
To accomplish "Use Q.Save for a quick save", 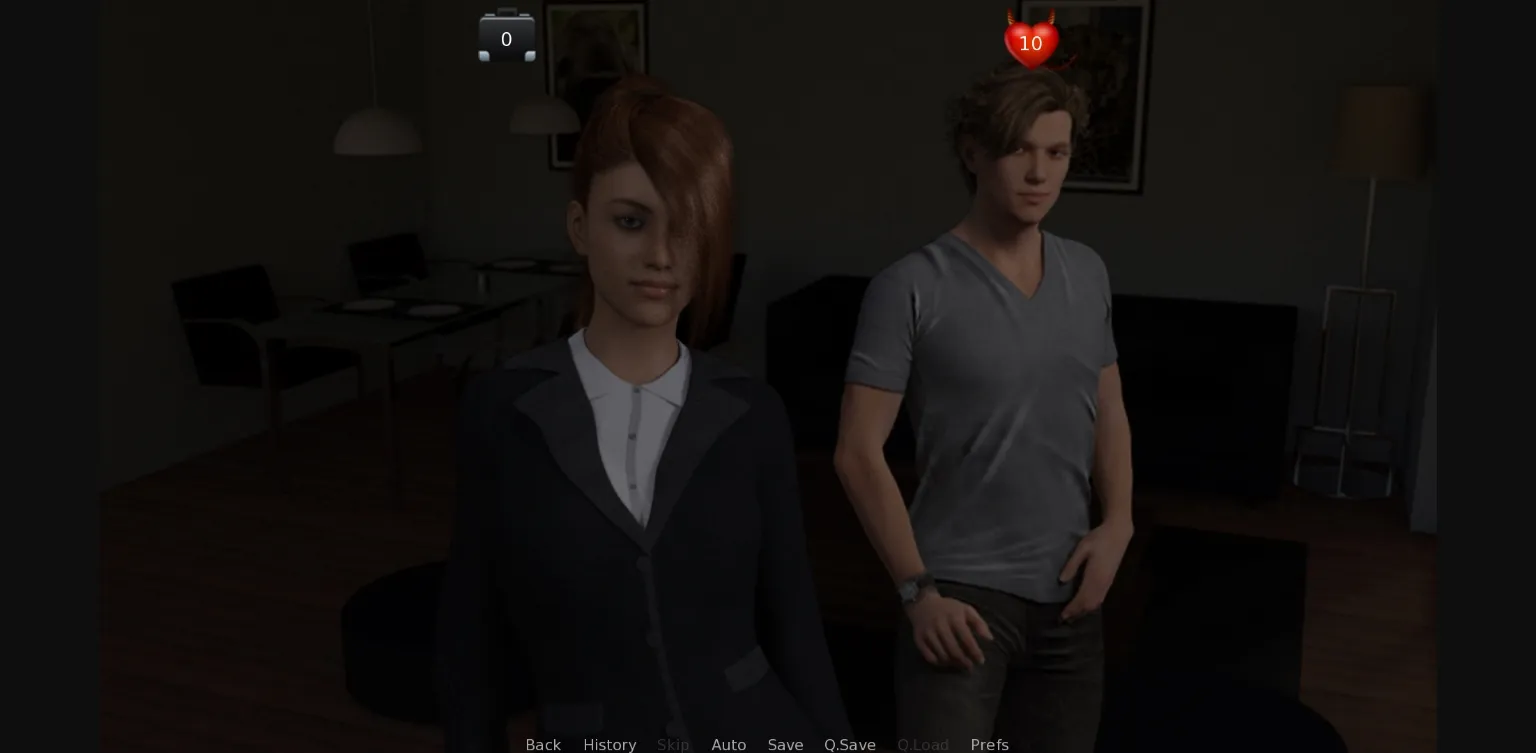I will click(x=850, y=745).
